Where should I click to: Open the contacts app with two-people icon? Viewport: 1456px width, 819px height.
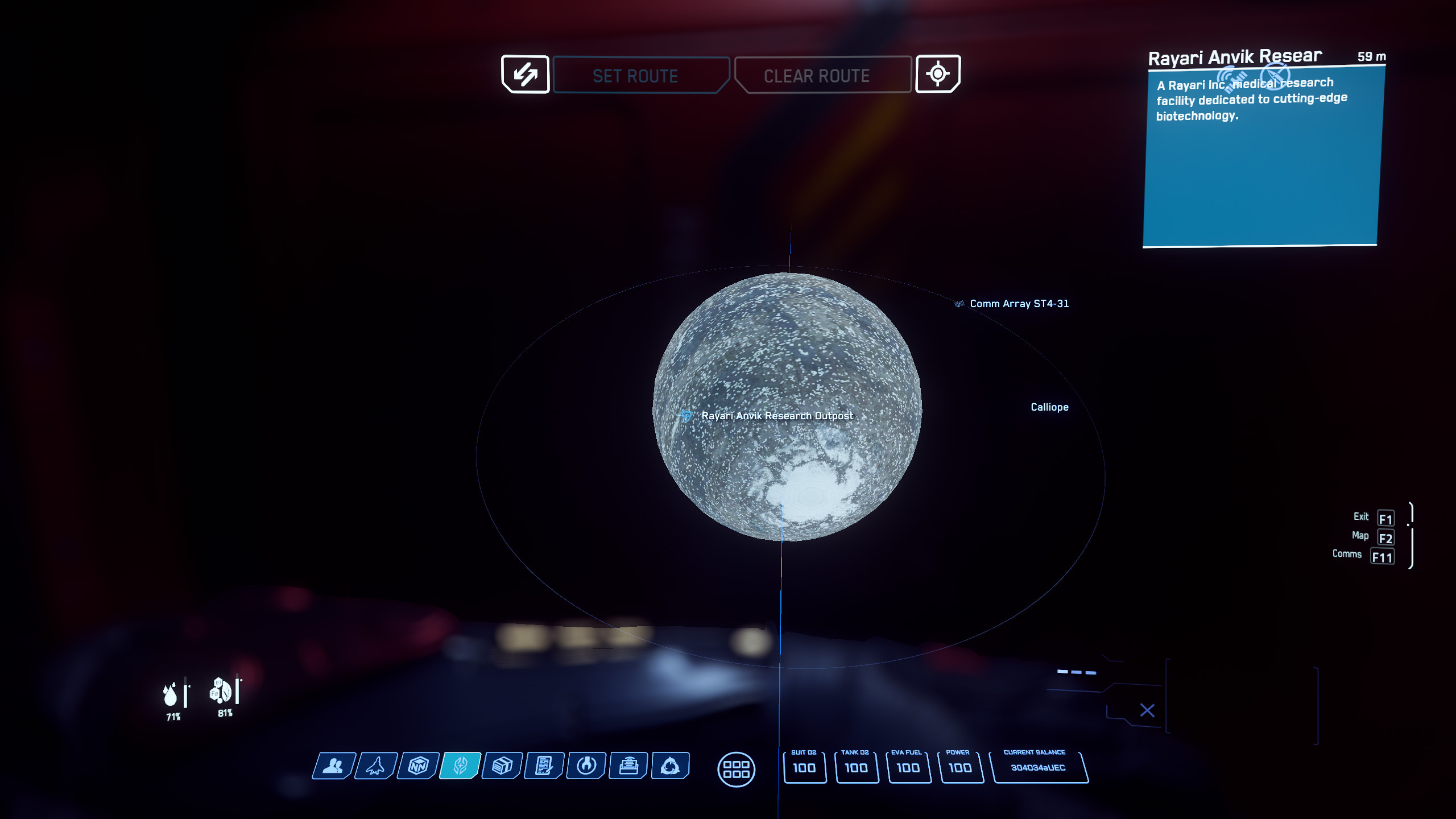pyautogui.click(x=334, y=766)
